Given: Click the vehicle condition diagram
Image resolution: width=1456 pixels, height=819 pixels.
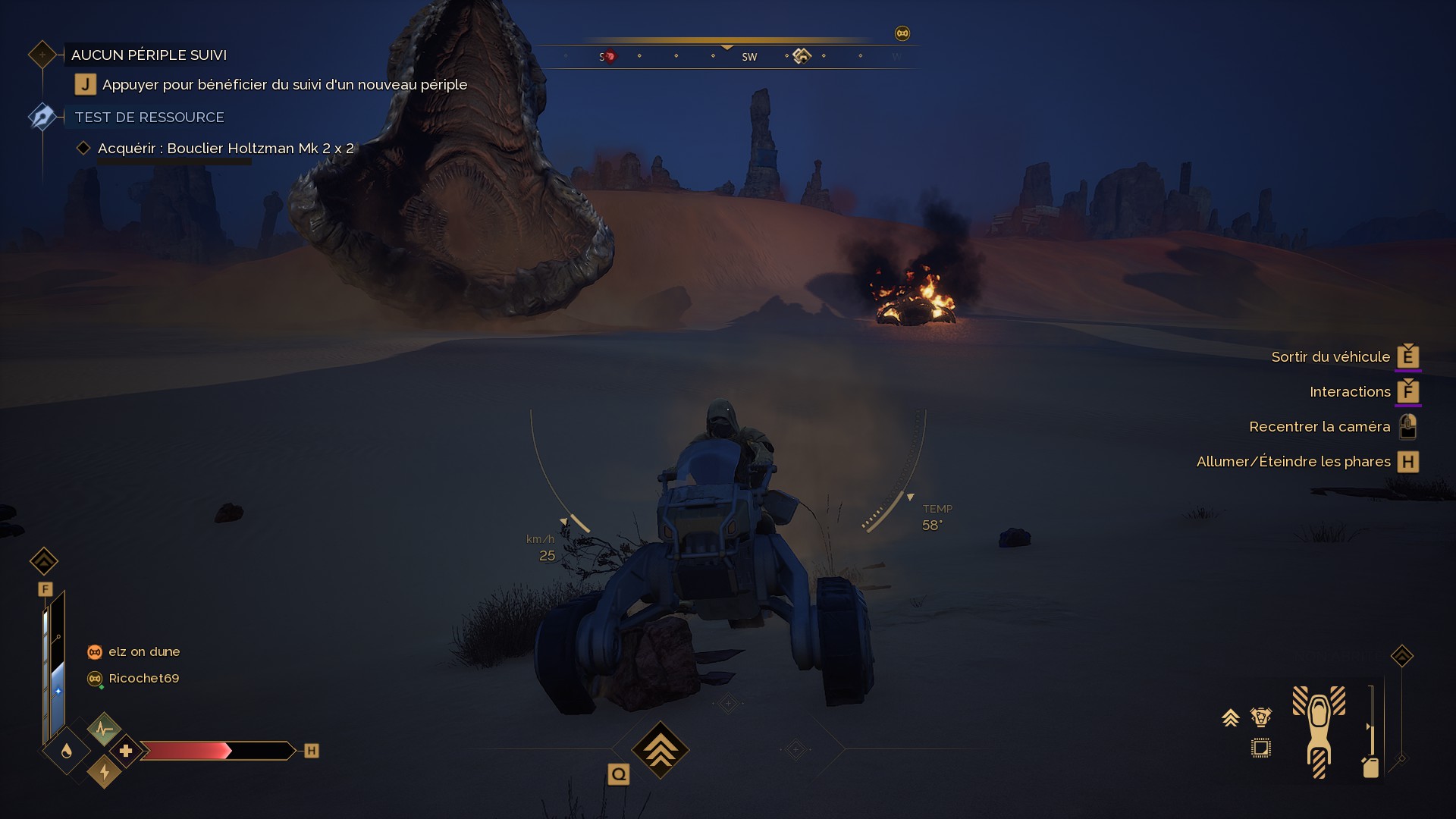Looking at the screenshot, I should click(x=1319, y=731).
